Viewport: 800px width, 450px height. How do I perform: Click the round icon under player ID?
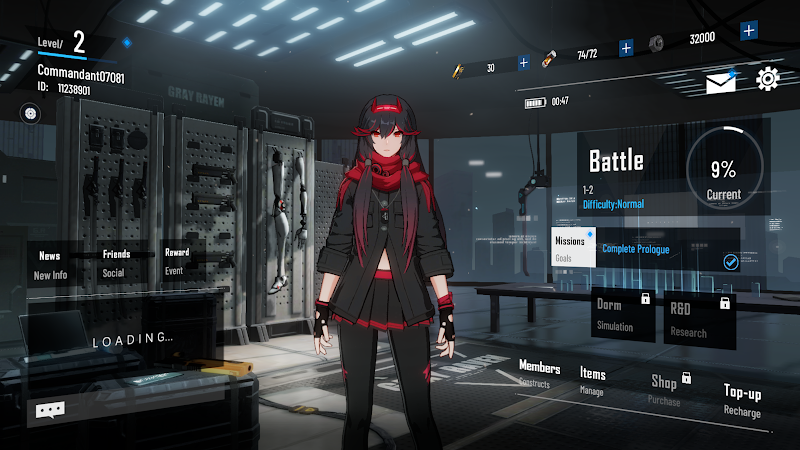(x=30, y=114)
